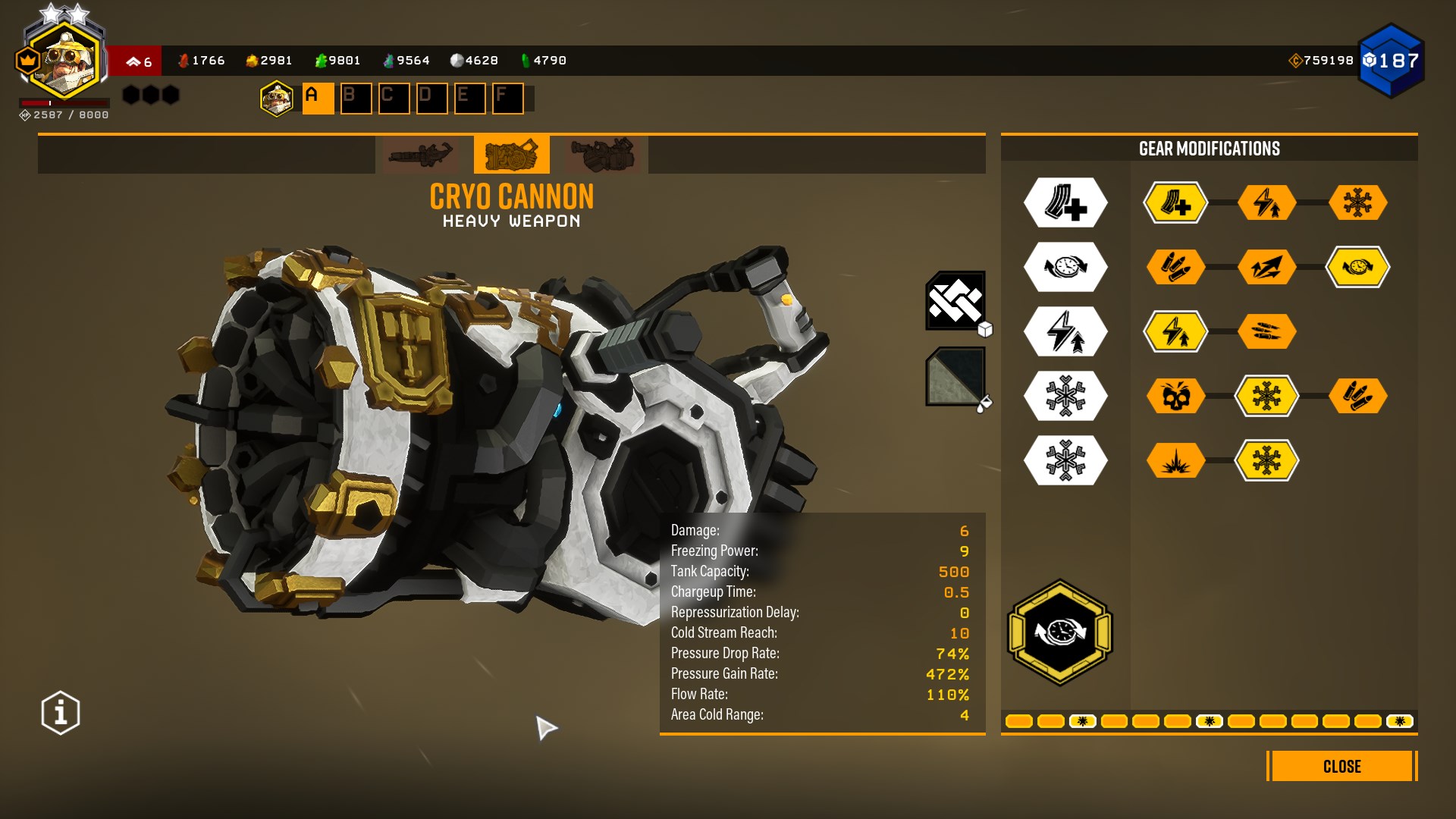
Task: Pick the tier 3 bullets mod
Action: pos(1266,331)
